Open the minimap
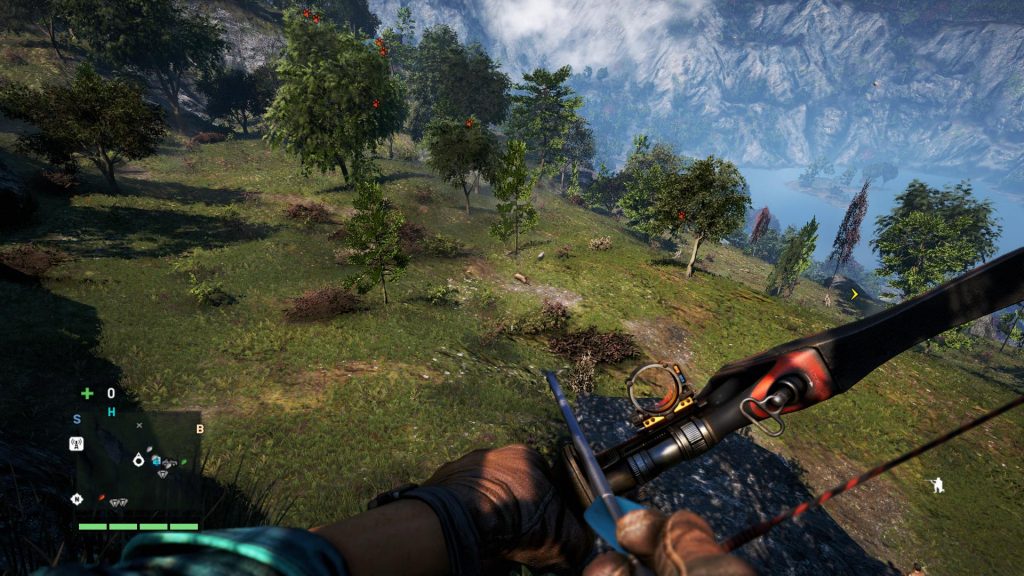The image size is (1024, 576). (x=139, y=463)
